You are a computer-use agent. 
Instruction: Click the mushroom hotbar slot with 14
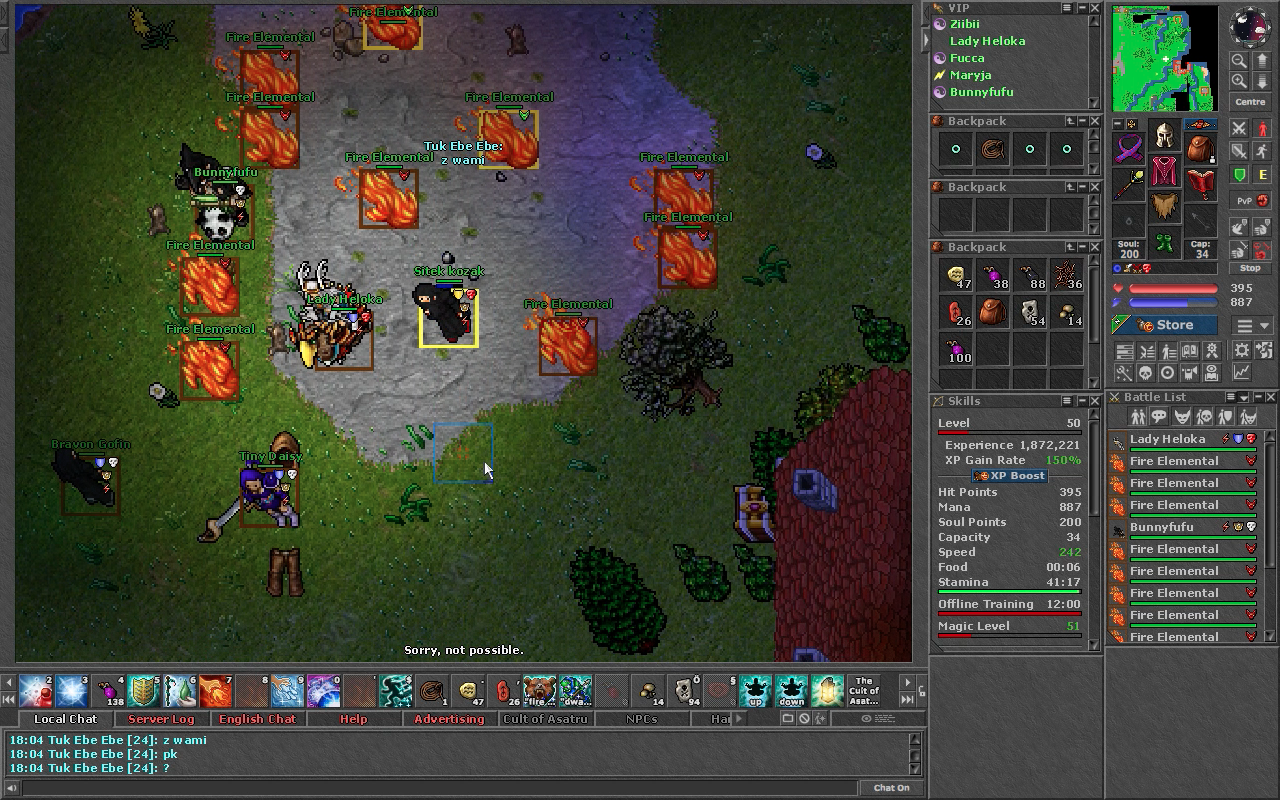(650, 690)
